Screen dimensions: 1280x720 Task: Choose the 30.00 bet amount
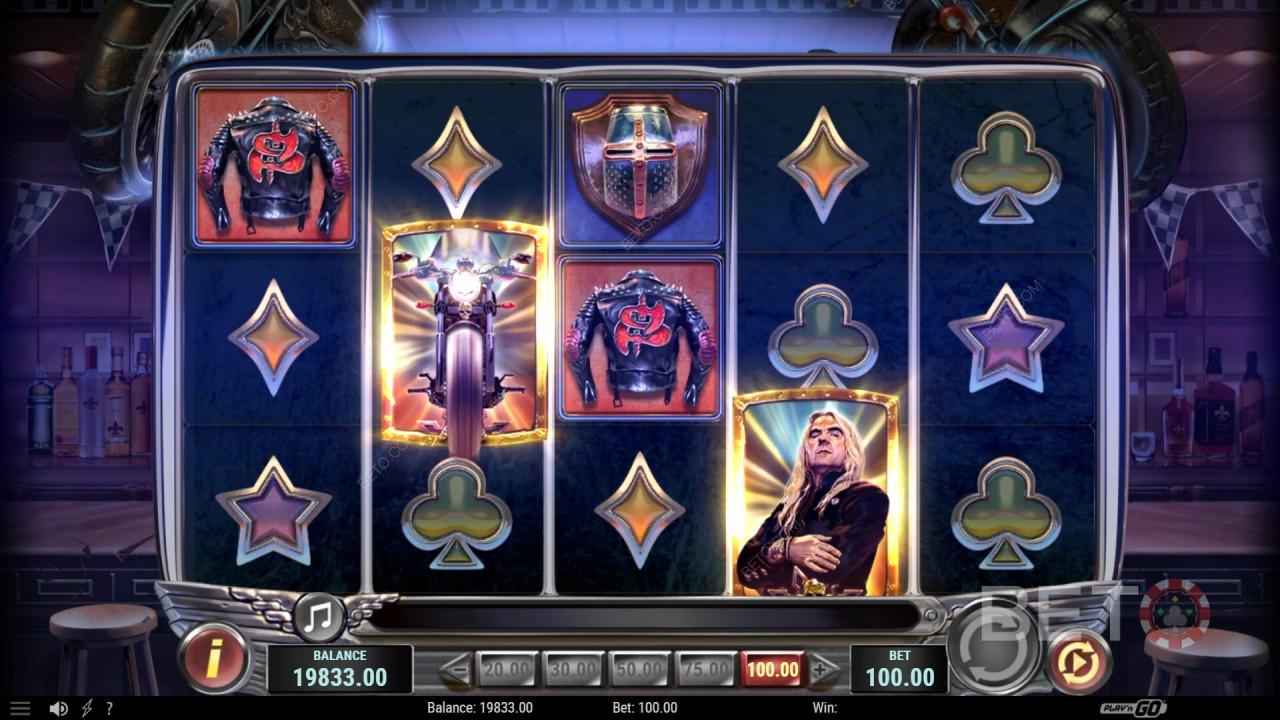(573, 670)
